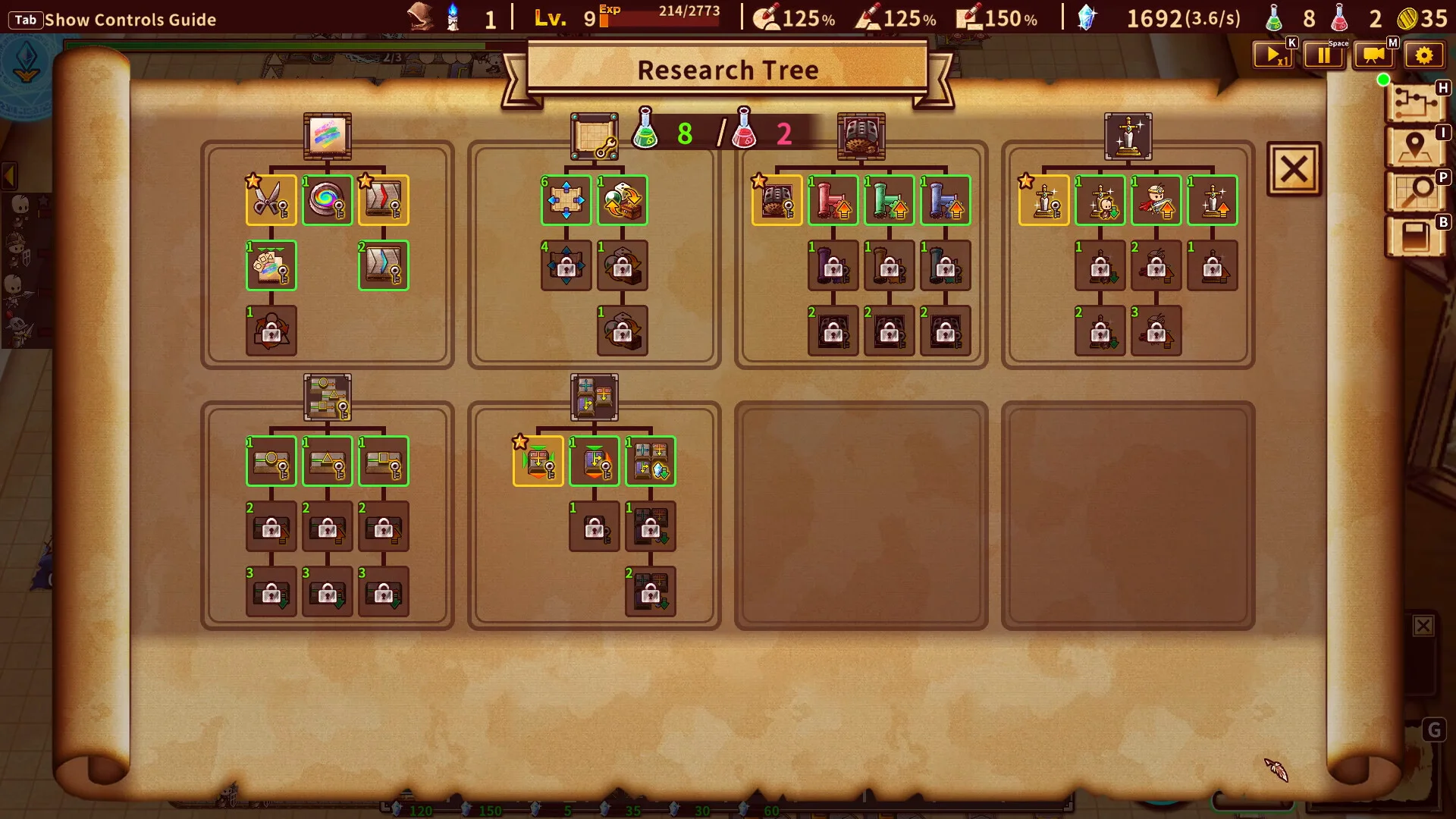
Task: Select the crystal cost reduction node
Action: [x=651, y=461]
